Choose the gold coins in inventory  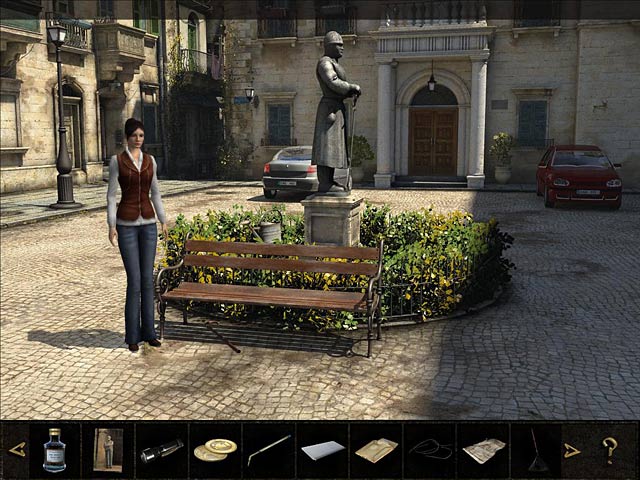coord(215,450)
